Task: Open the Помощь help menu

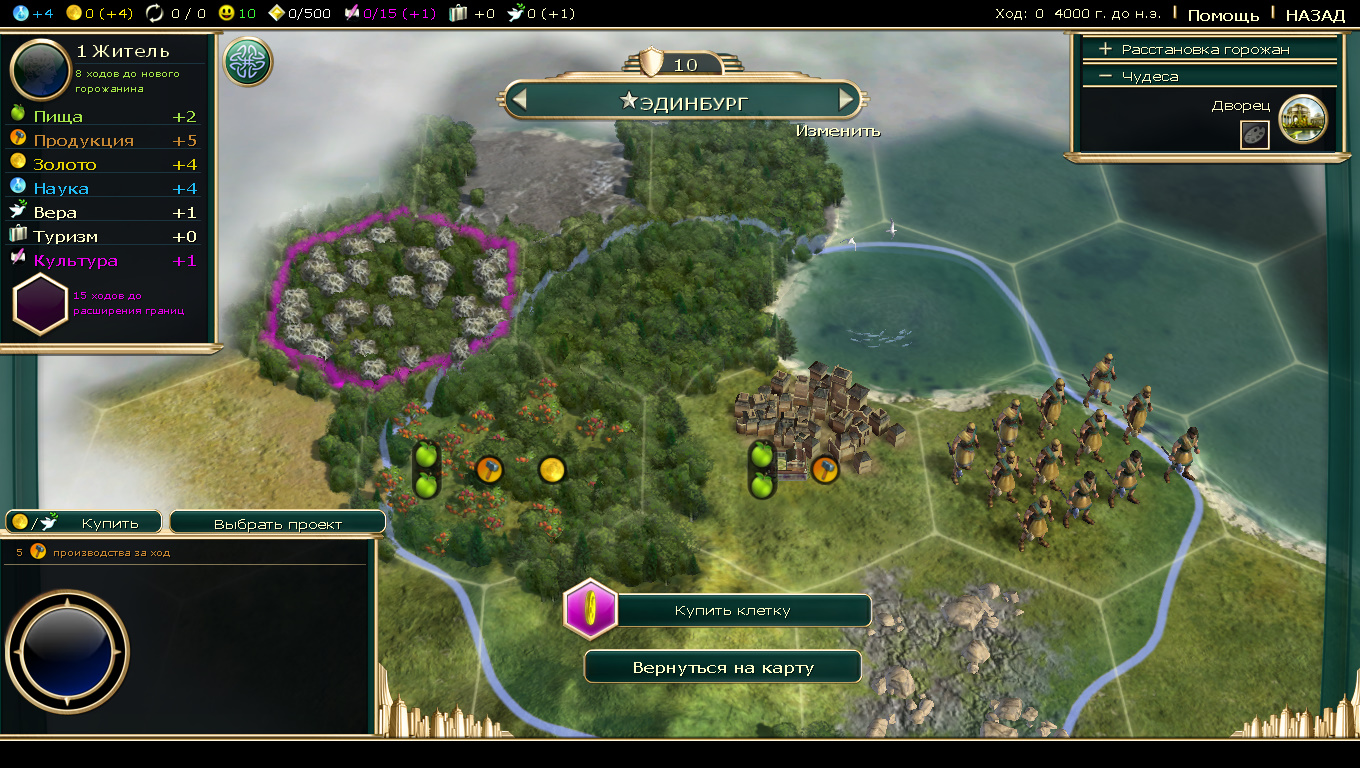Action: click(x=1224, y=15)
